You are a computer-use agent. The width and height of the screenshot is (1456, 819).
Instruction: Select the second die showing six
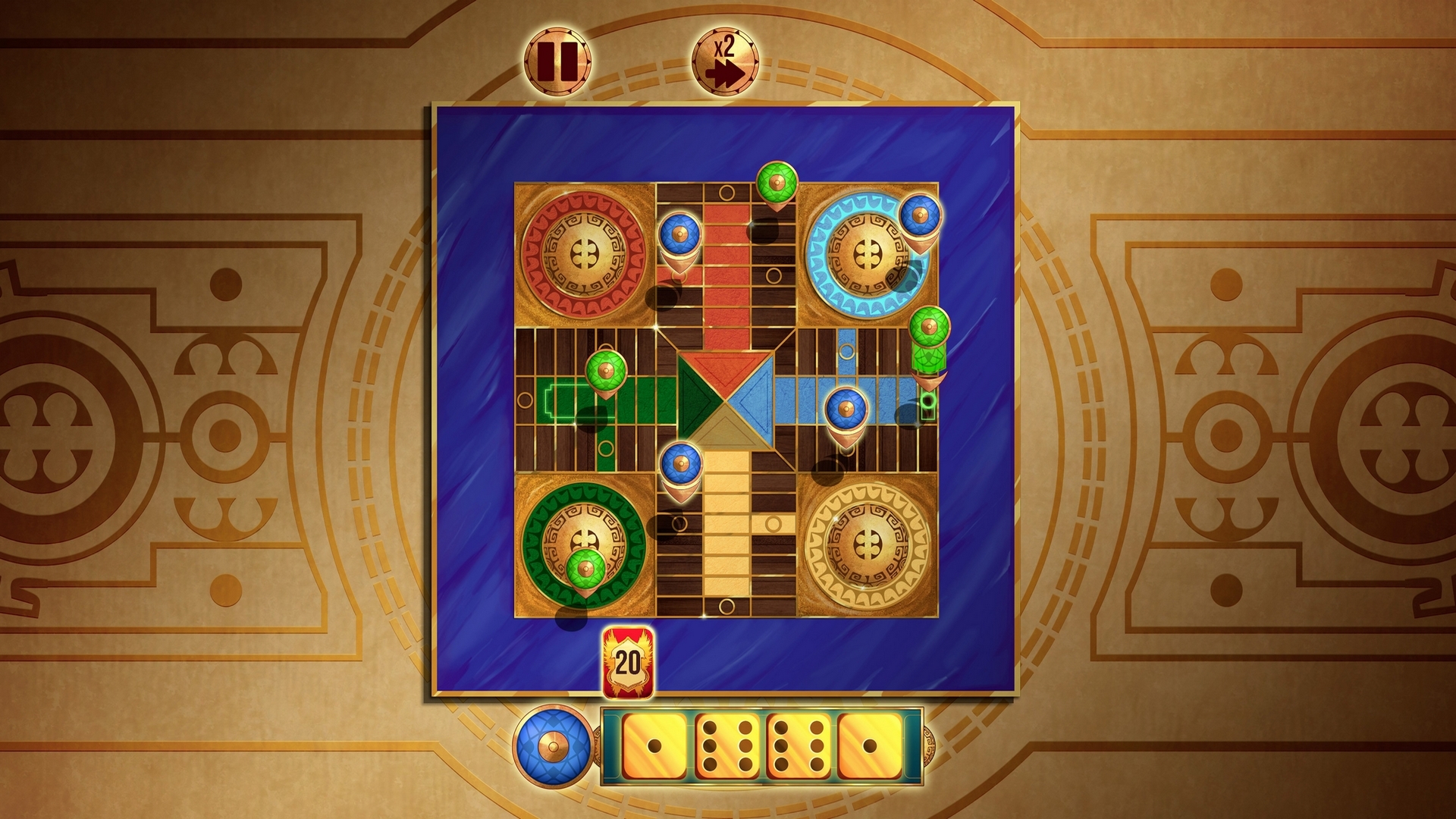pyautogui.click(x=726, y=747)
